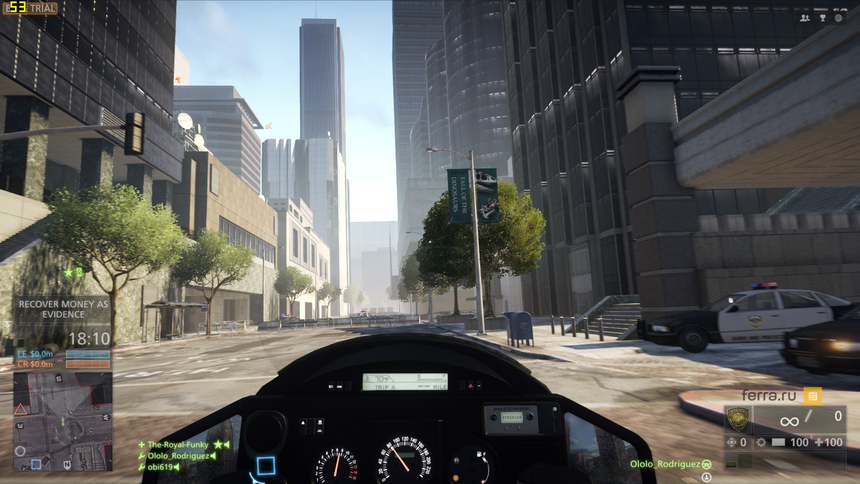Click the police badge faction icon

click(736, 419)
